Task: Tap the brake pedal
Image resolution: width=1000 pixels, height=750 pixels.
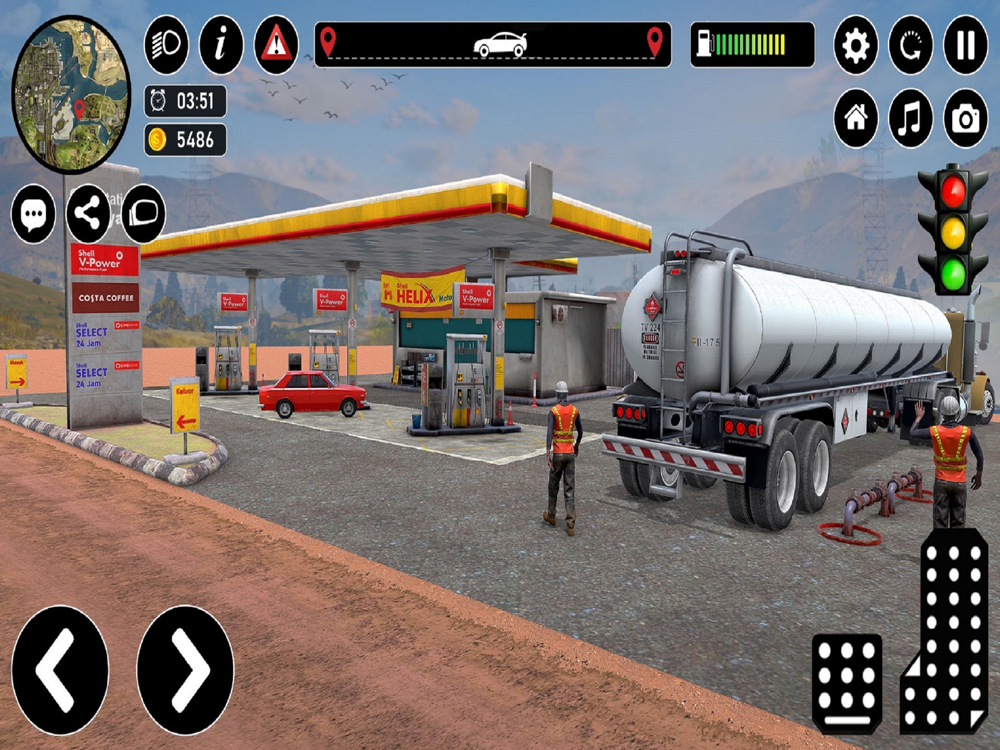Action: tap(847, 683)
